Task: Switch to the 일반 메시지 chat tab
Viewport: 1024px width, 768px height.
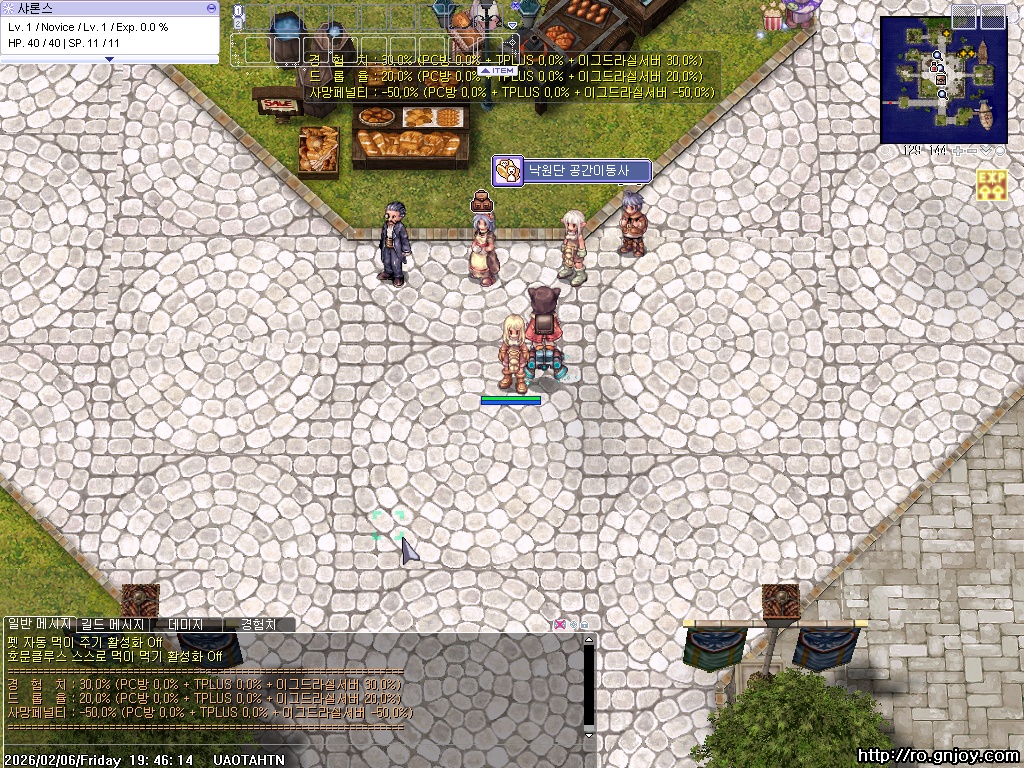Action: 39,624
